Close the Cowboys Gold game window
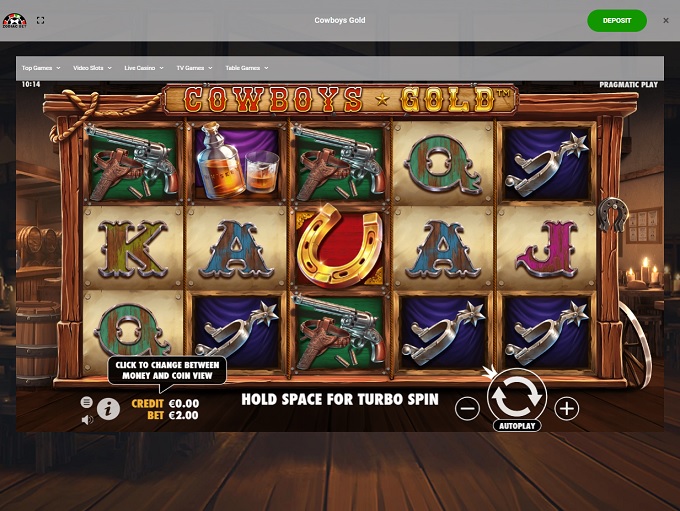This screenshot has height=511, width=680. pyautogui.click(x=666, y=20)
